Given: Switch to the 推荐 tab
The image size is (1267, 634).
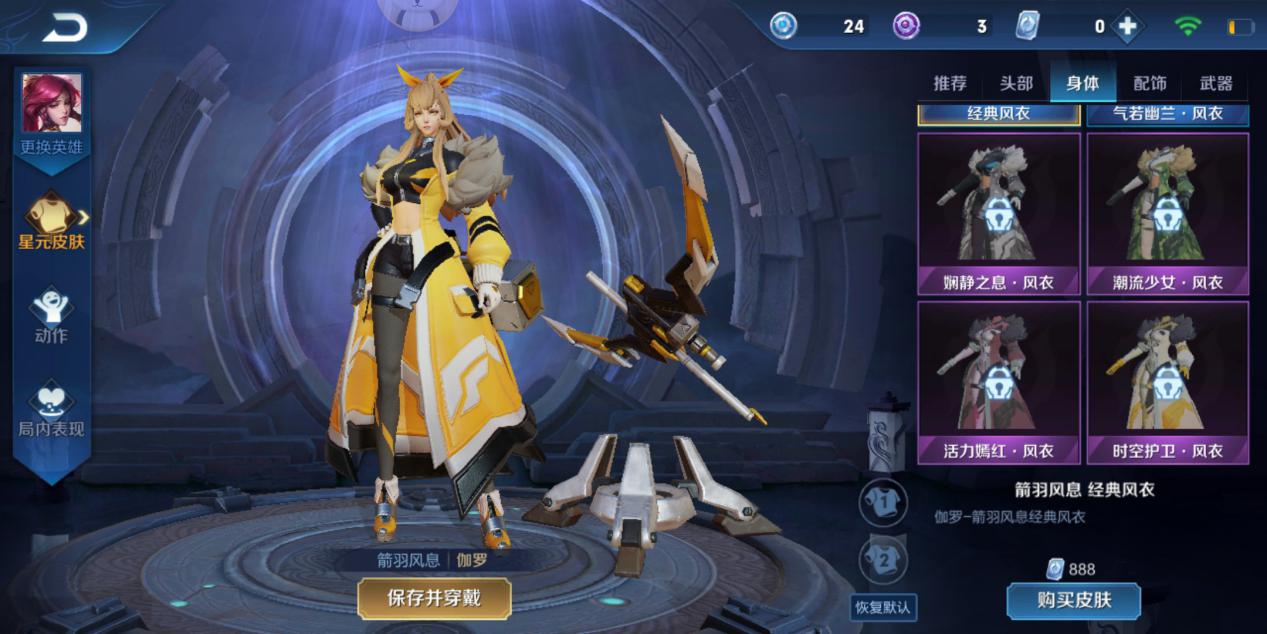Looking at the screenshot, I should [950, 84].
